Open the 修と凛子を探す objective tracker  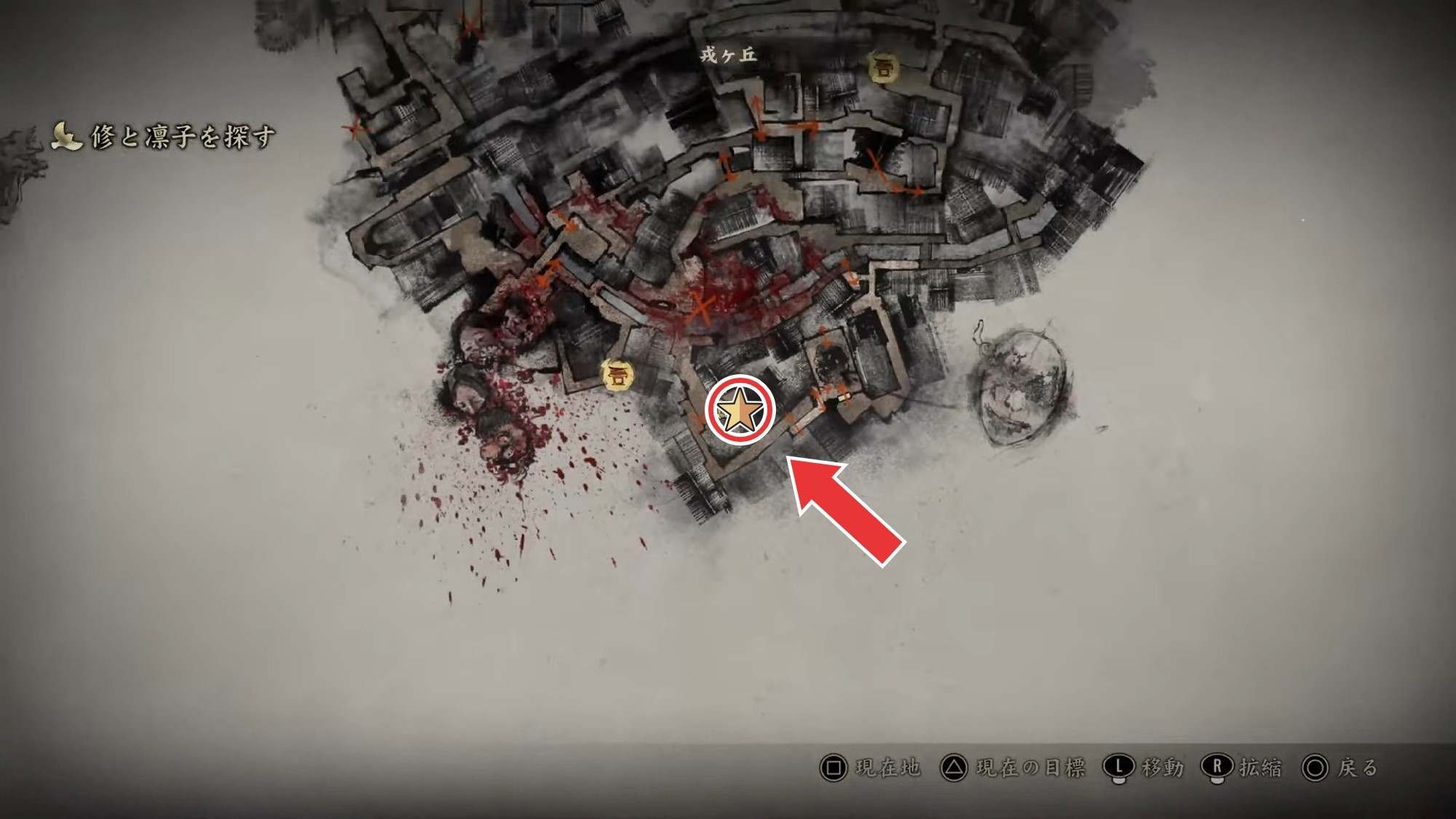[165, 136]
